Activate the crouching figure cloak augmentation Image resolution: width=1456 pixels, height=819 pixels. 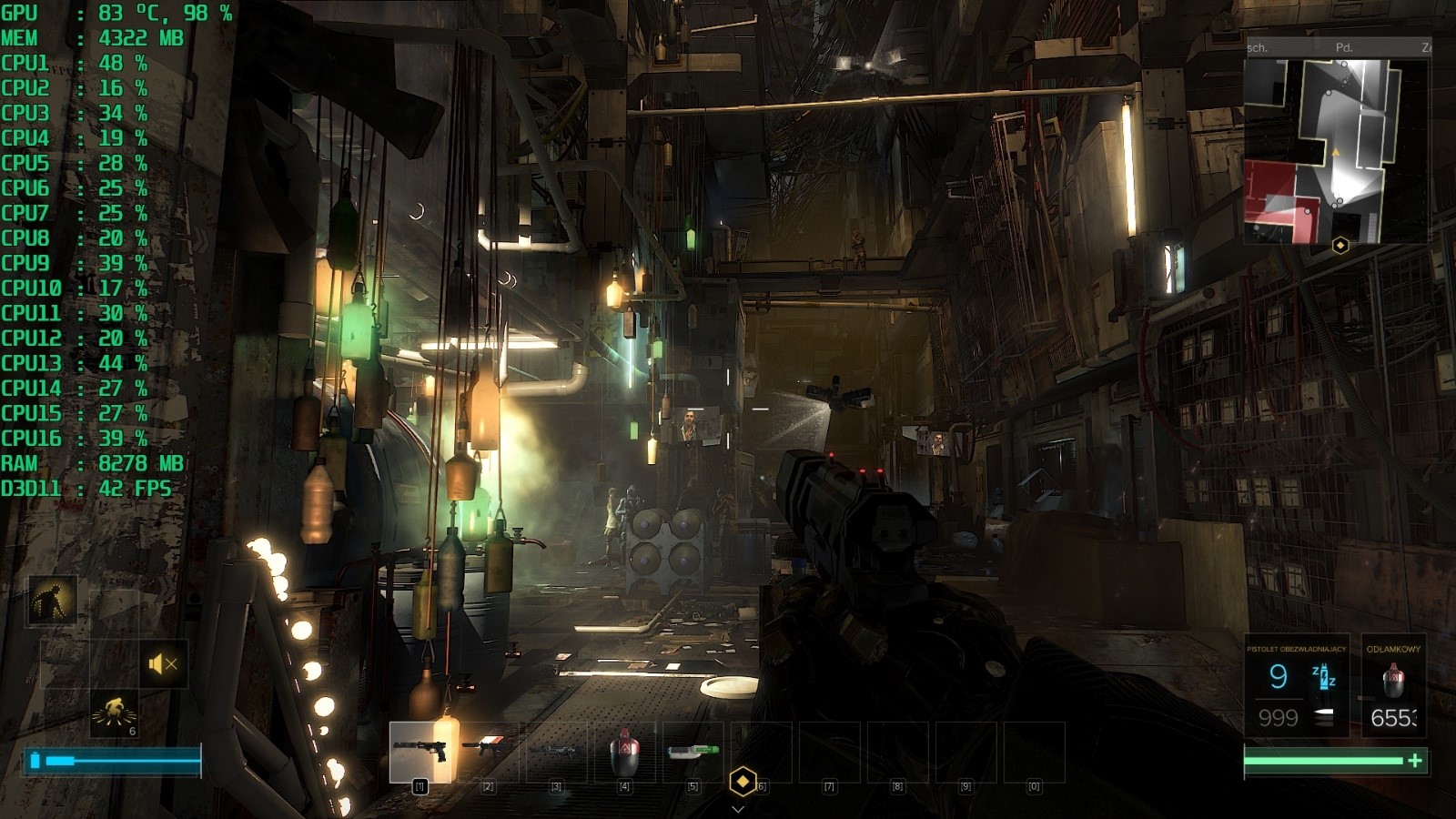click(52, 601)
